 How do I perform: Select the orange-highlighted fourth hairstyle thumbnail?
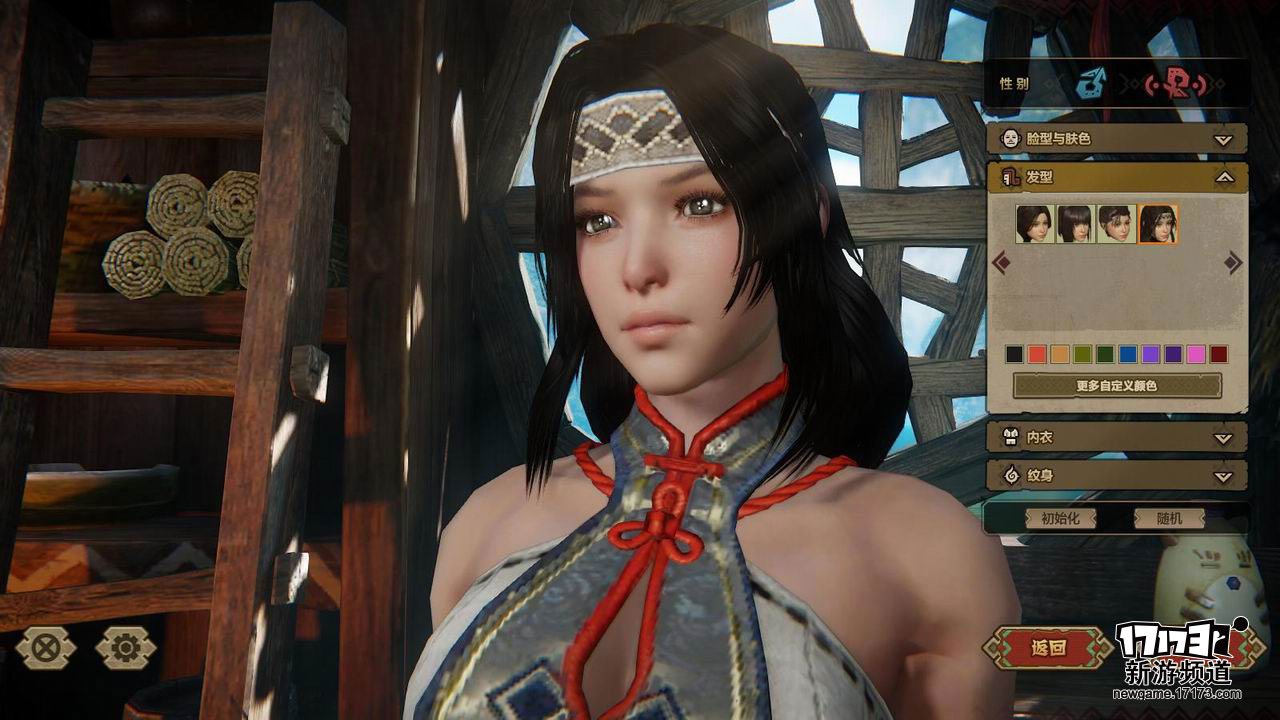1158,224
